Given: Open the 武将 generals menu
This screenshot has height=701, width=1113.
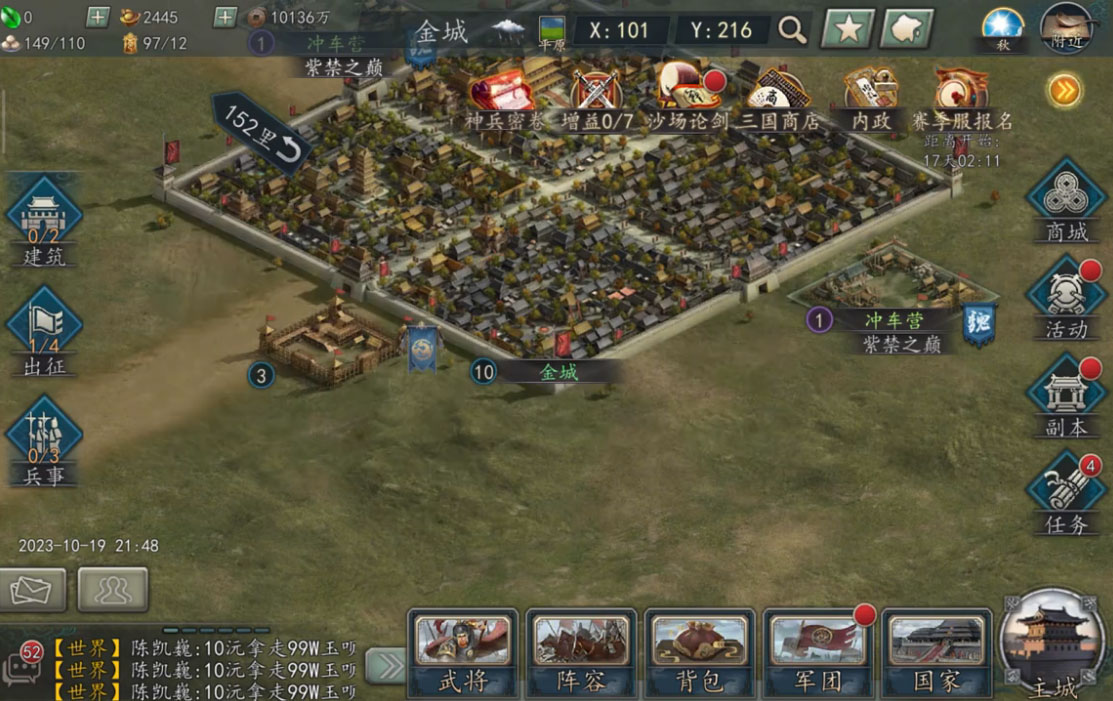Looking at the screenshot, I should [x=462, y=652].
